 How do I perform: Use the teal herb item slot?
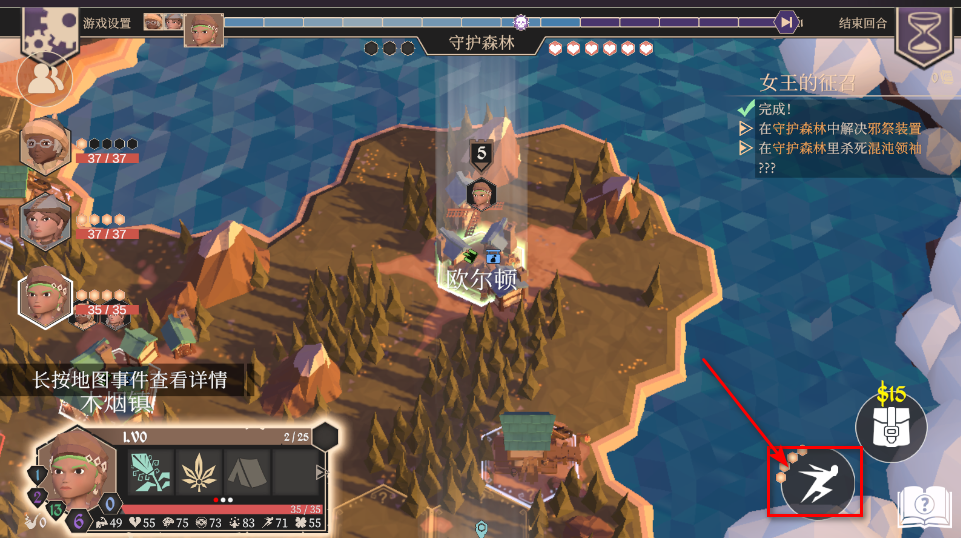[148, 472]
